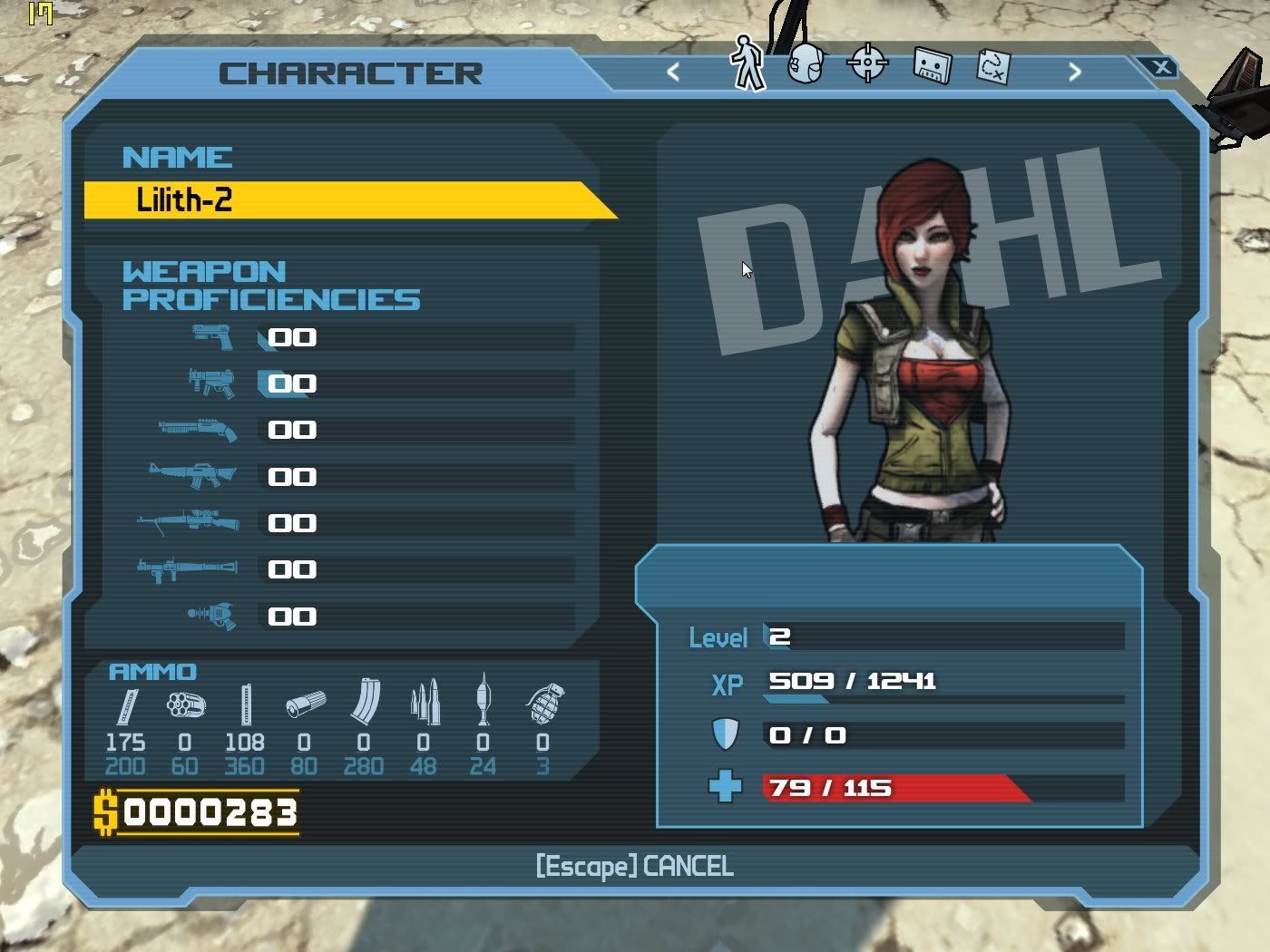Close the Character window with the X
Image resolution: width=1270 pixels, height=952 pixels.
point(1161,67)
